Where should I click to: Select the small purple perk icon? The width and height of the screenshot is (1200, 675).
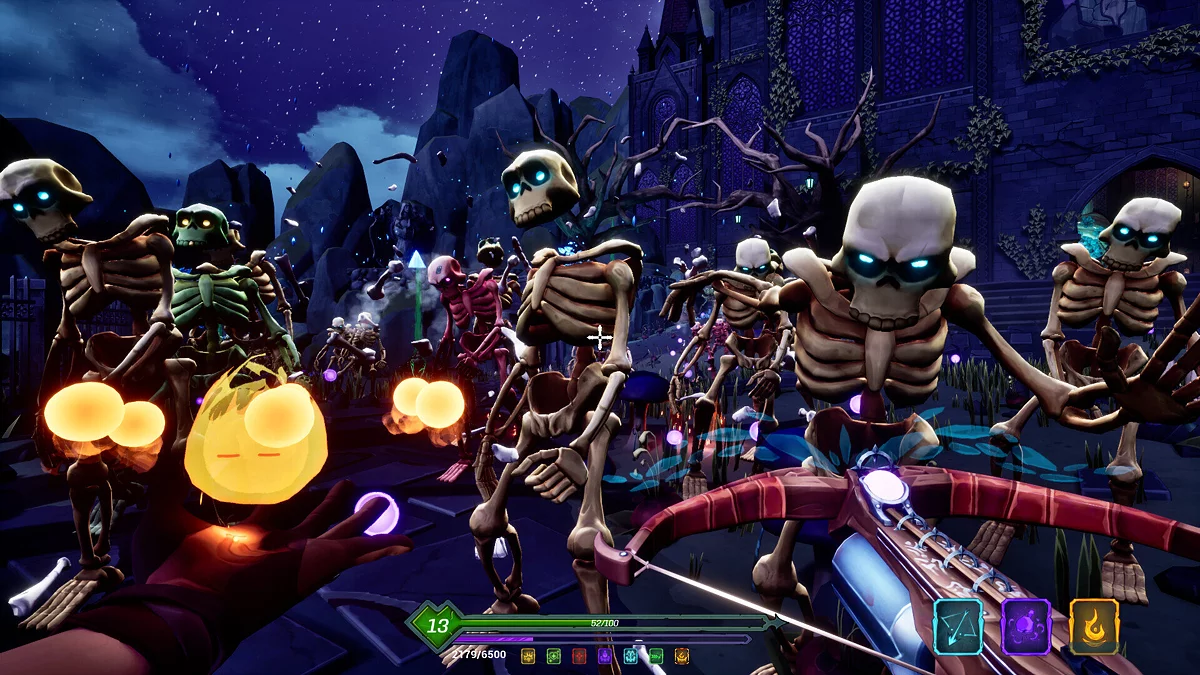click(605, 656)
